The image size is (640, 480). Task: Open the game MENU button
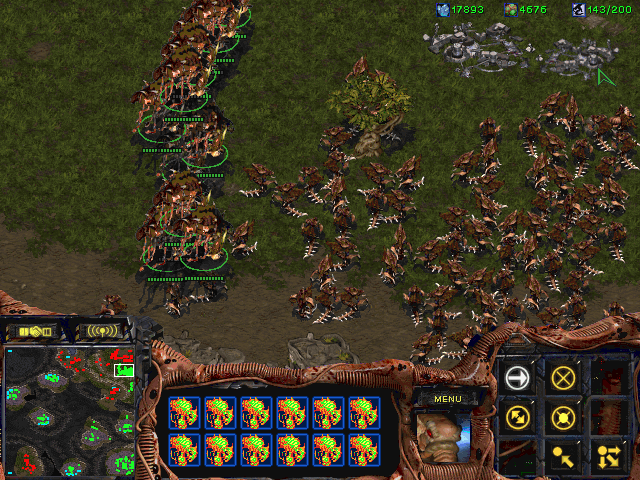446,399
